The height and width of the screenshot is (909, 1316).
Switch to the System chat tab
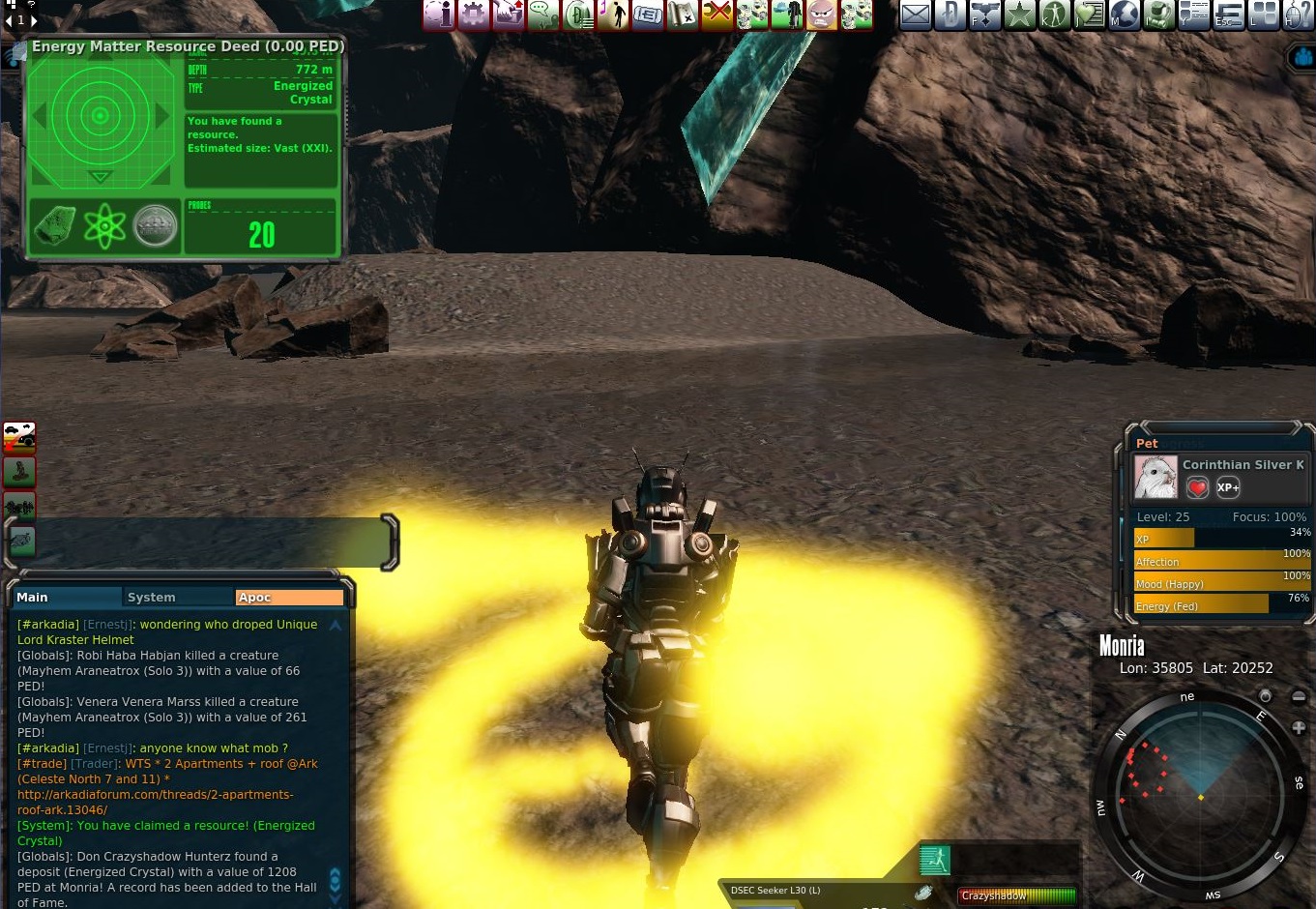[152, 598]
